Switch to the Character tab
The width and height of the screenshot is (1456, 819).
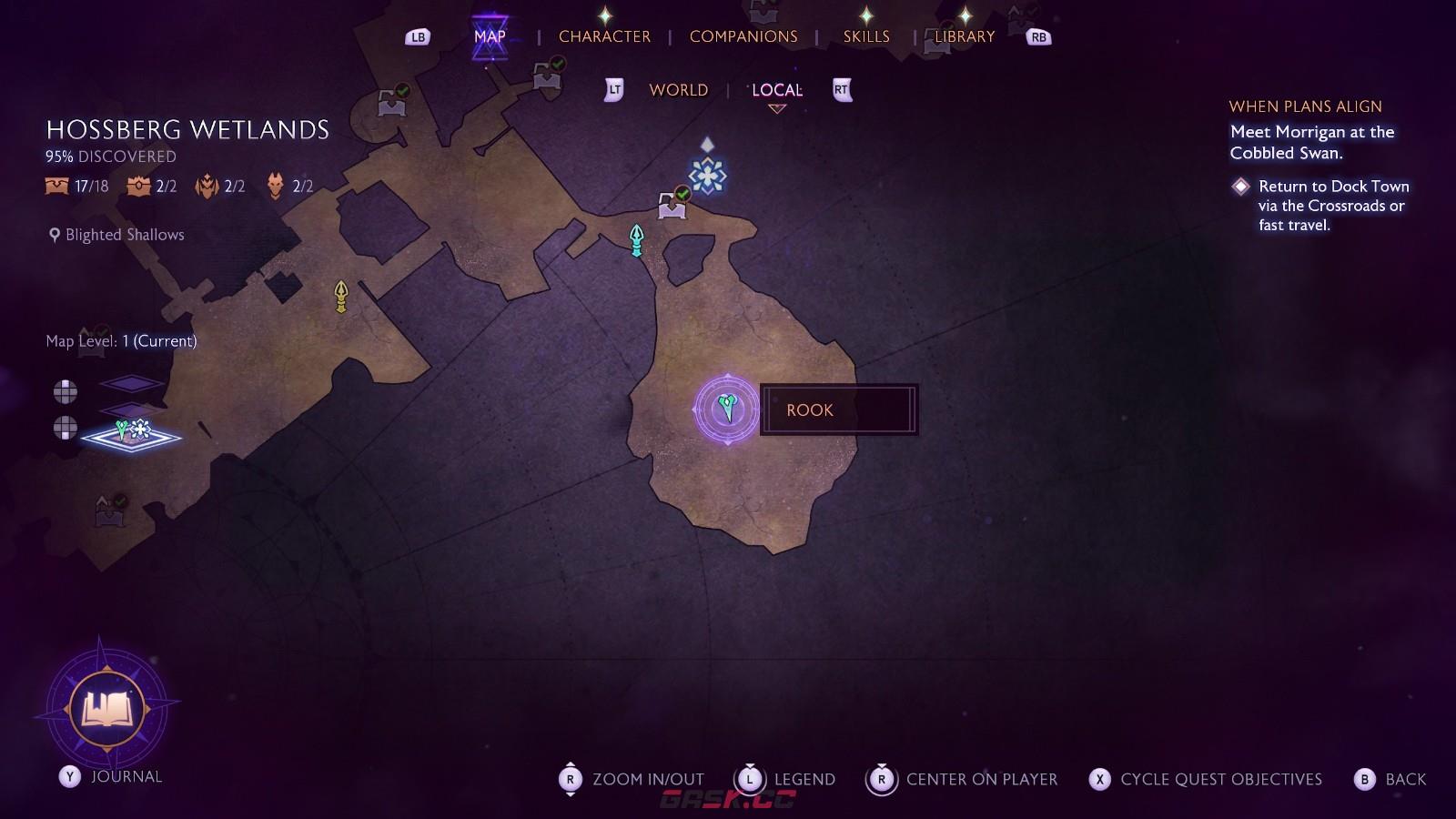point(604,36)
